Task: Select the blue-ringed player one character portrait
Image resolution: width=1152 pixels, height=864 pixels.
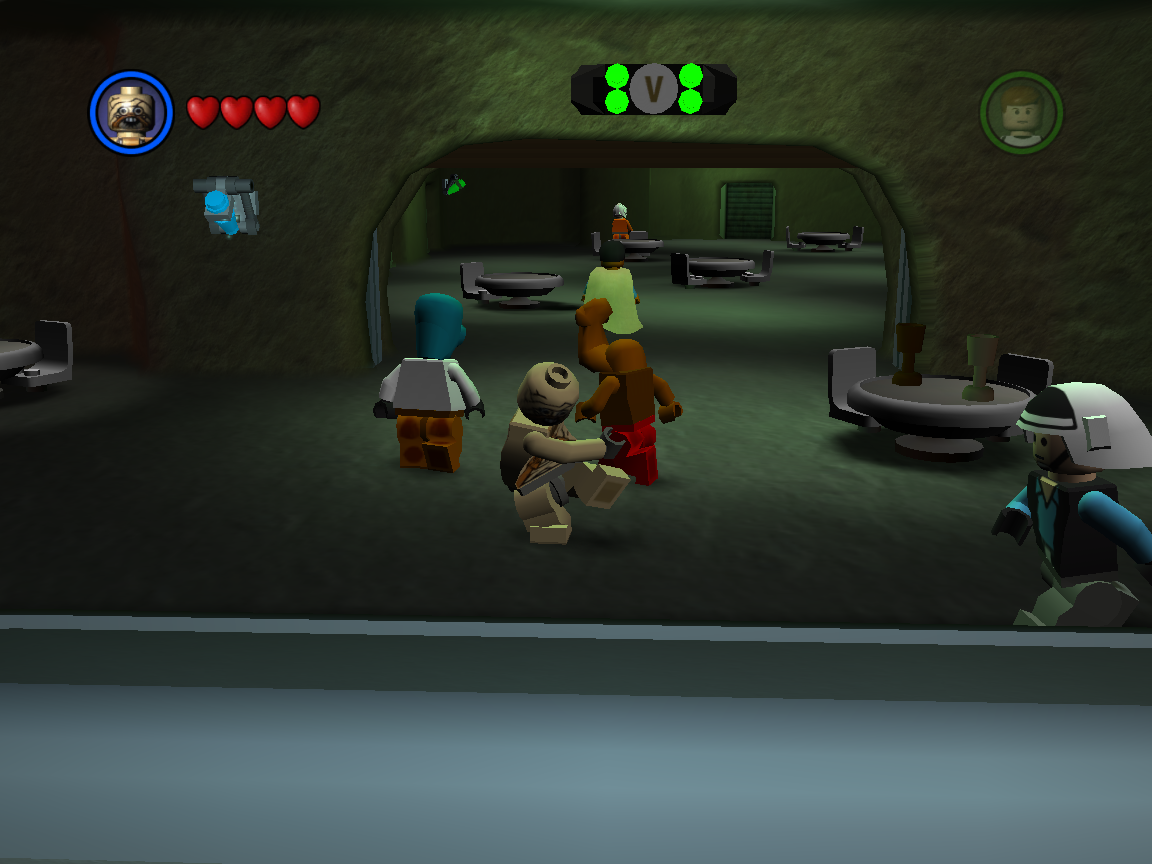Action: pyautogui.click(x=131, y=112)
